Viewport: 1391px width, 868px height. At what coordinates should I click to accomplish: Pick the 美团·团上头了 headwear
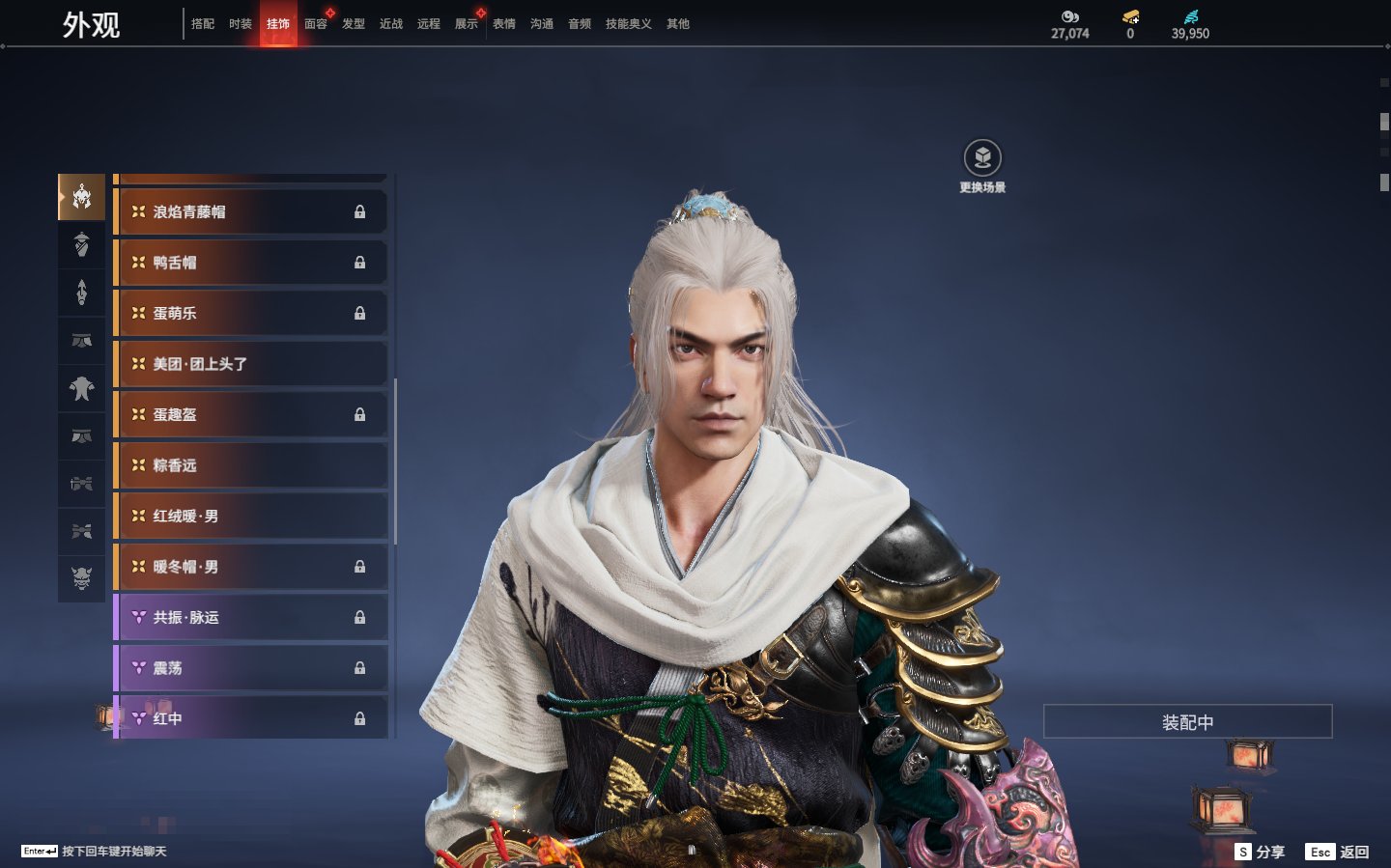pos(251,364)
